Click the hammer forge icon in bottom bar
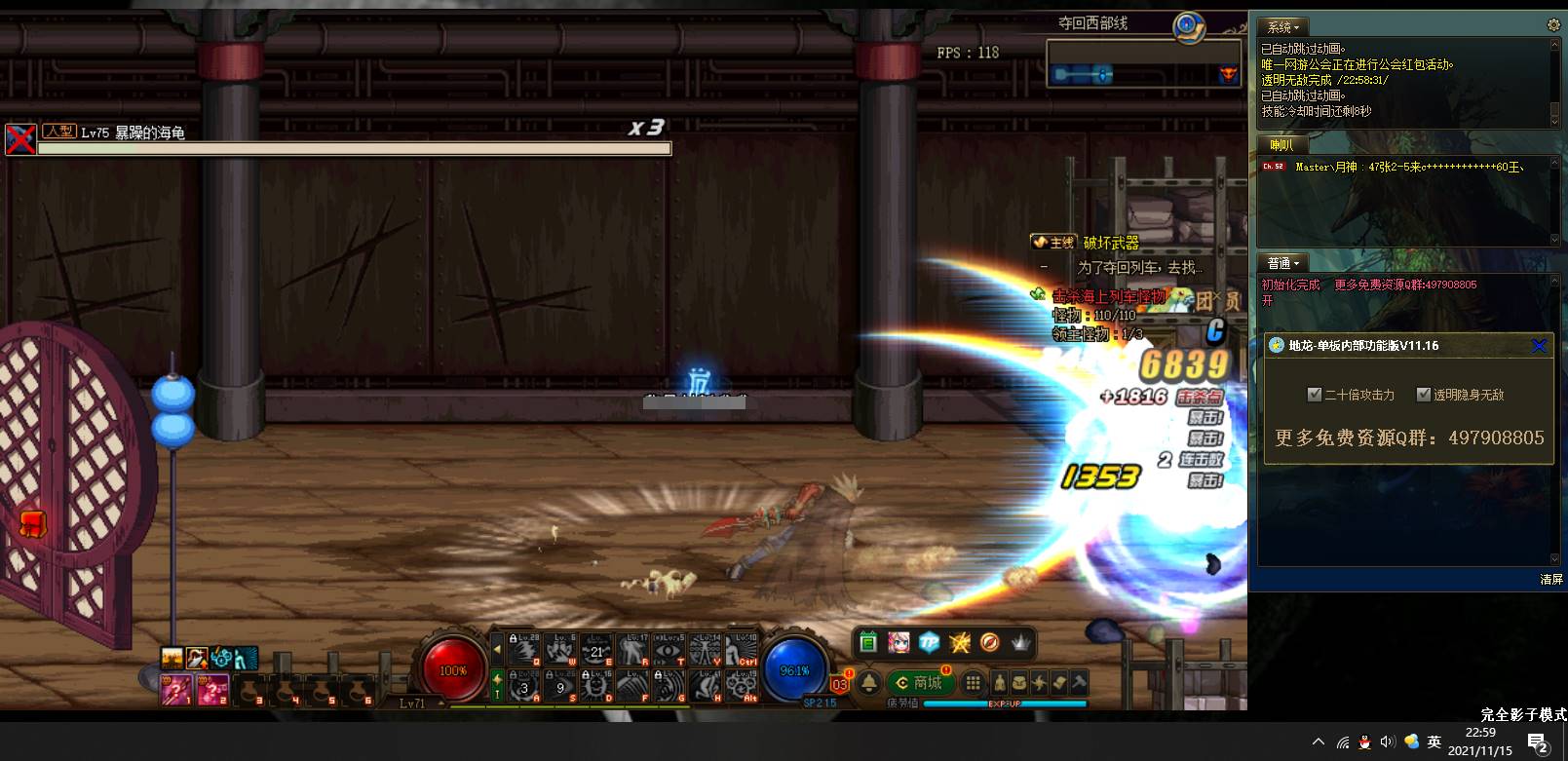 tap(1079, 683)
